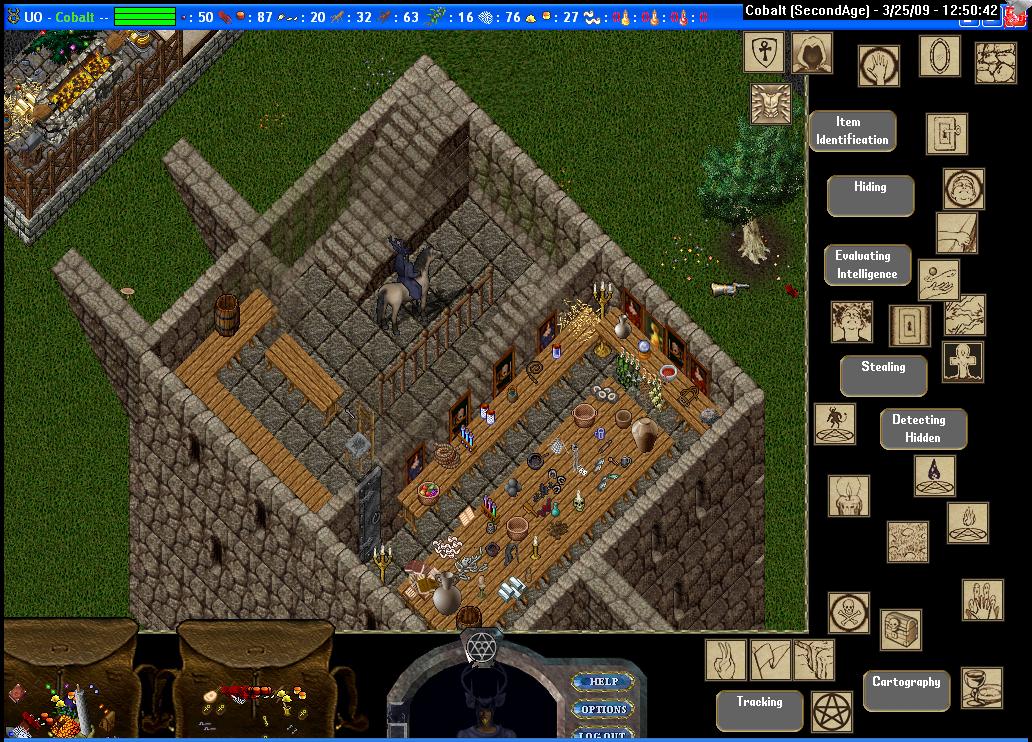The width and height of the screenshot is (1032, 742).
Task: Select the summon daemon pentagram icon
Action: coord(834,424)
